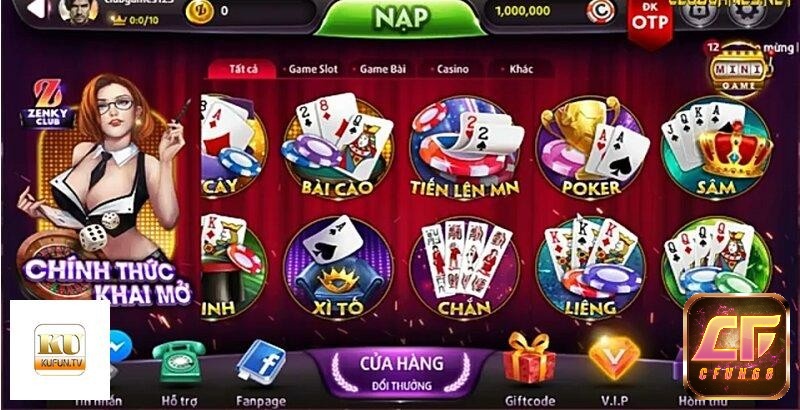Select the Sâm game tile
800x410 pixels.
coord(718,145)
